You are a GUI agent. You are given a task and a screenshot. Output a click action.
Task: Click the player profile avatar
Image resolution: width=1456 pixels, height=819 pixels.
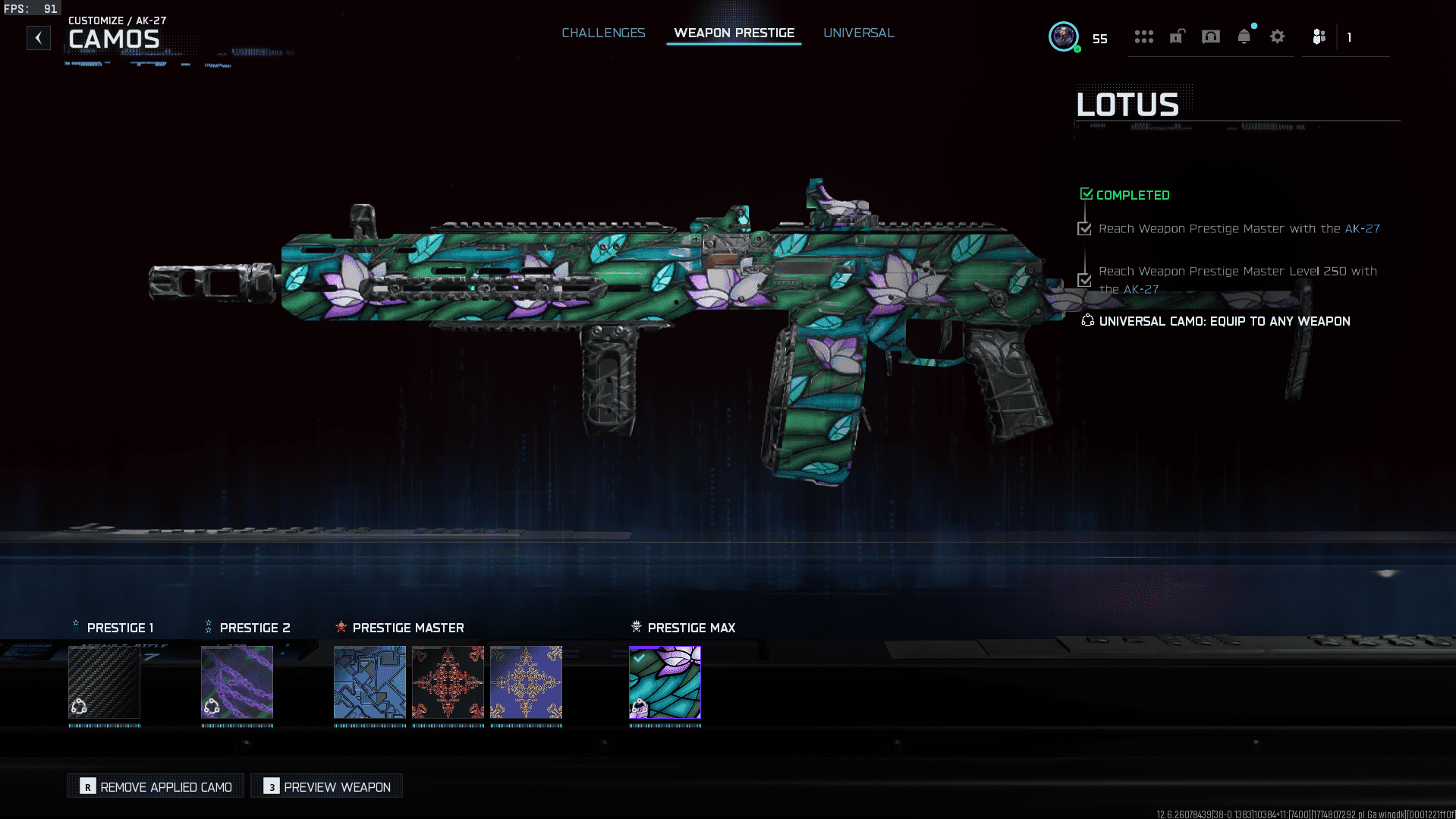[x=1063, y=36]
